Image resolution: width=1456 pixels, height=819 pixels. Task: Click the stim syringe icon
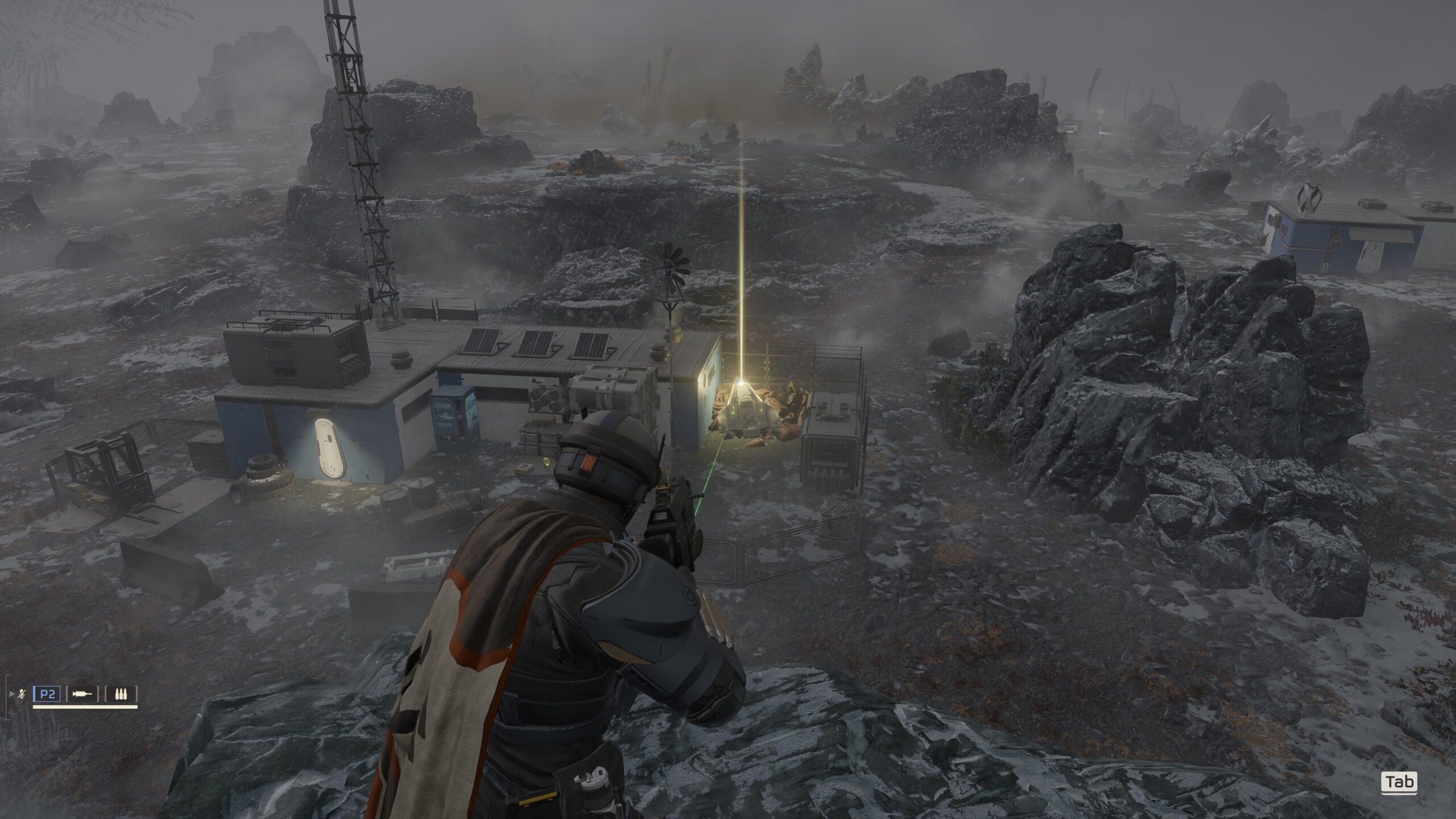point(82,694)
